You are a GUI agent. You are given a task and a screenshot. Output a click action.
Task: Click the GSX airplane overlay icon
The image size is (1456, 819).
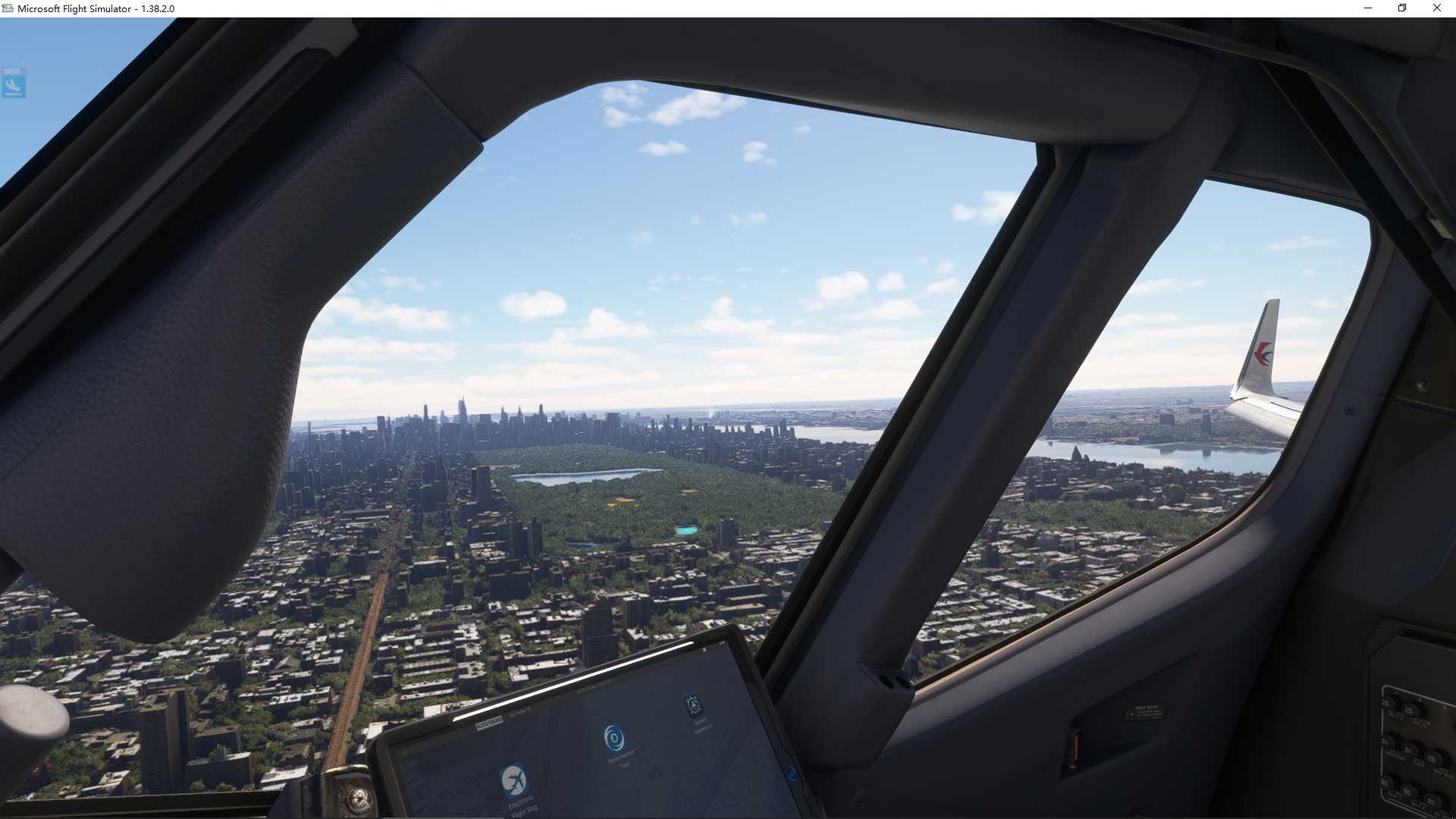pyautogui.click(x=14, y=83)
